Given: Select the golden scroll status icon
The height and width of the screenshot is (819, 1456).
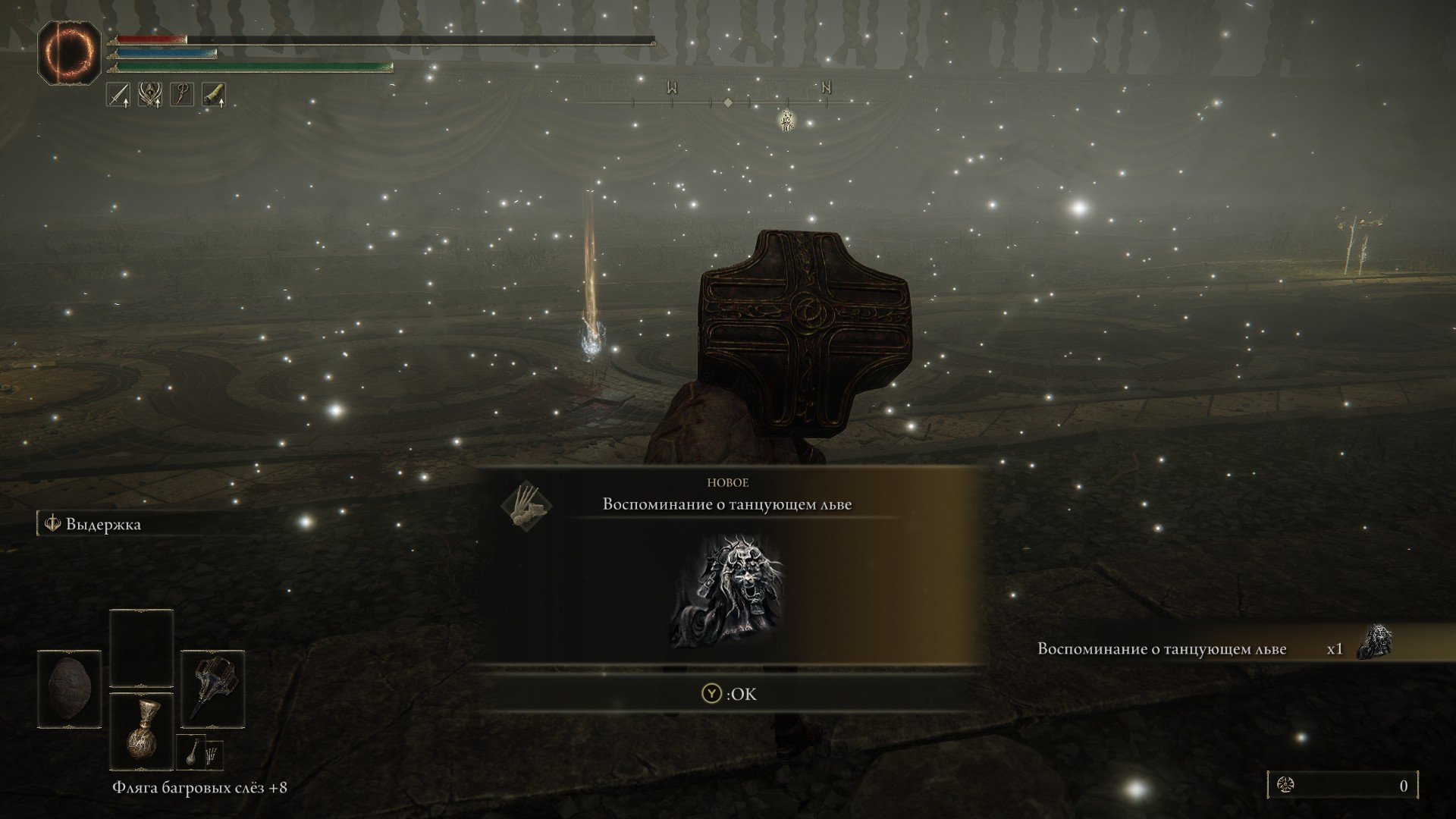Looking at the screenshot, I should click(213, 95).
